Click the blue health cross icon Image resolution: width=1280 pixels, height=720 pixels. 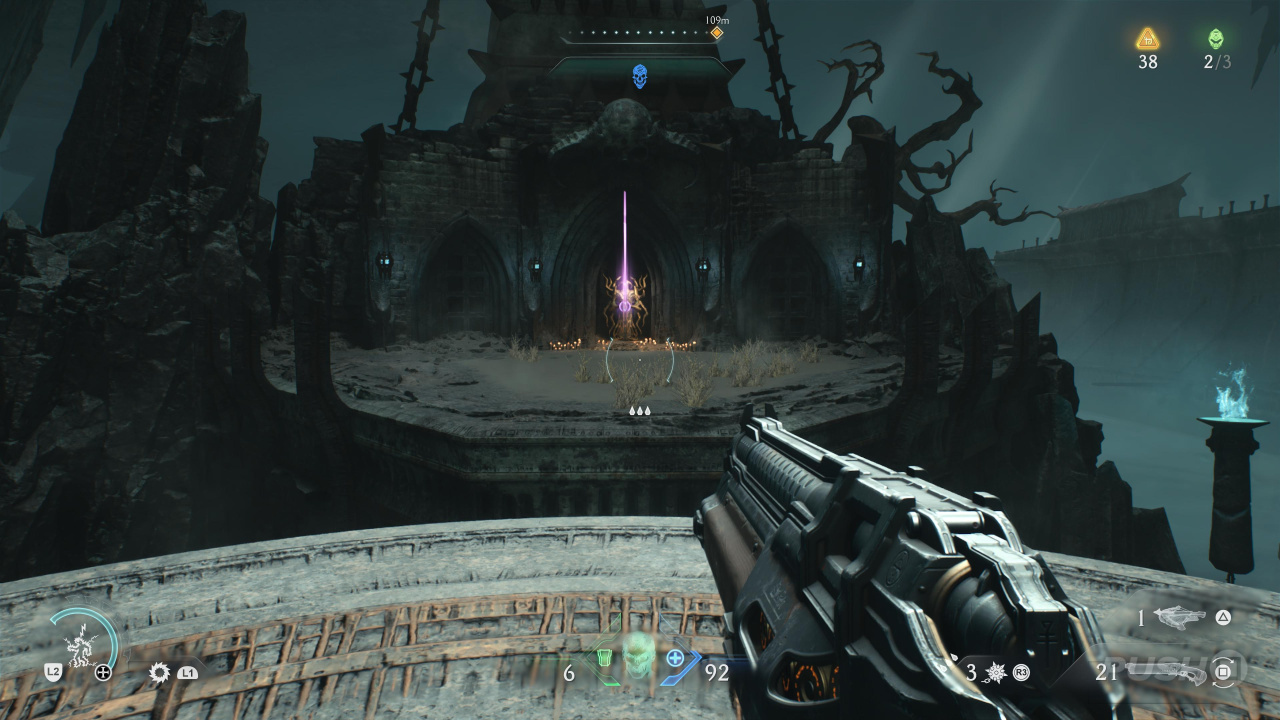[675, 658]
